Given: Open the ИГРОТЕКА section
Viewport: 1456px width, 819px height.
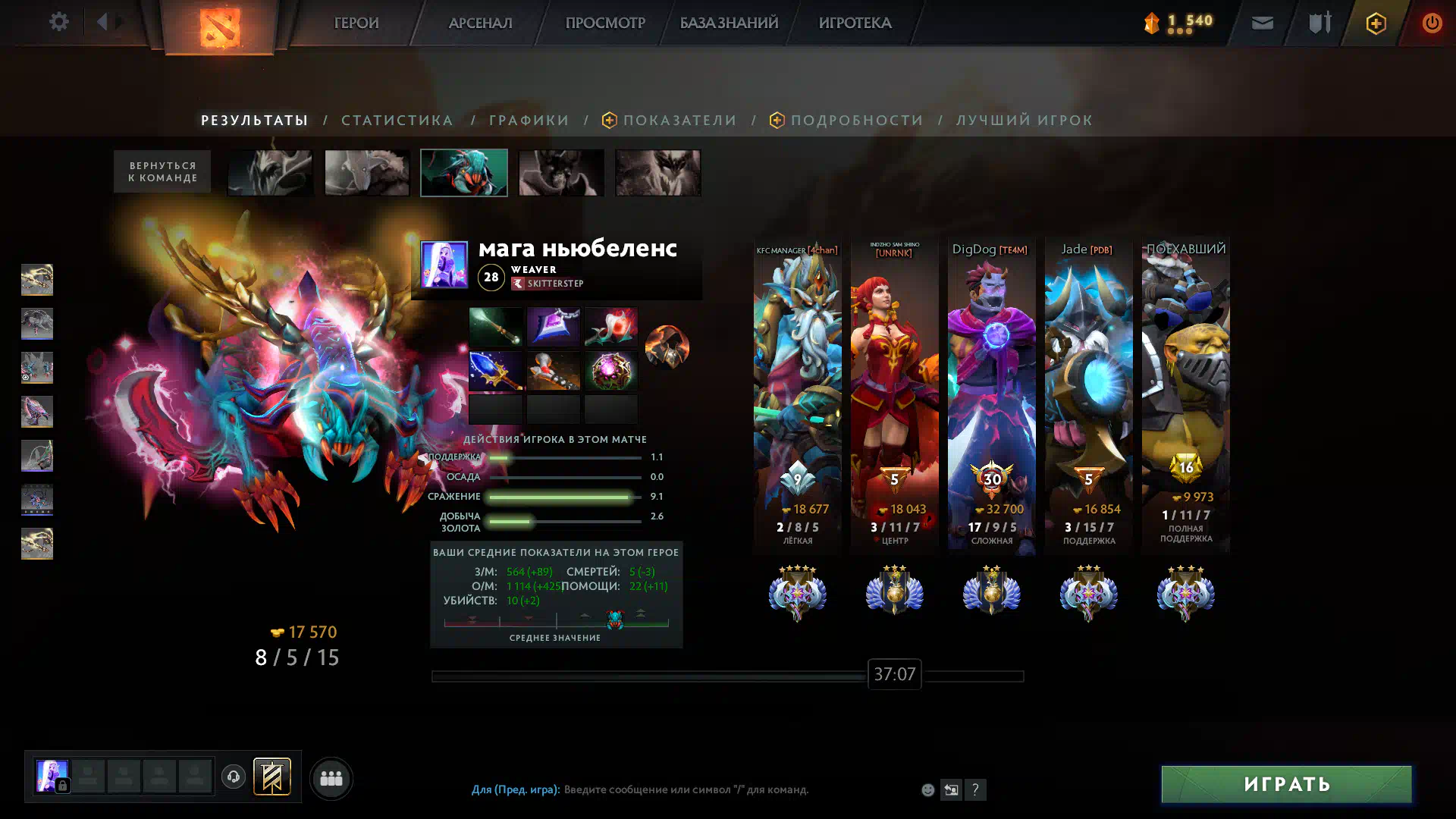Looking at the screenshot, I should pyautogui.click(x=855, y=23).
